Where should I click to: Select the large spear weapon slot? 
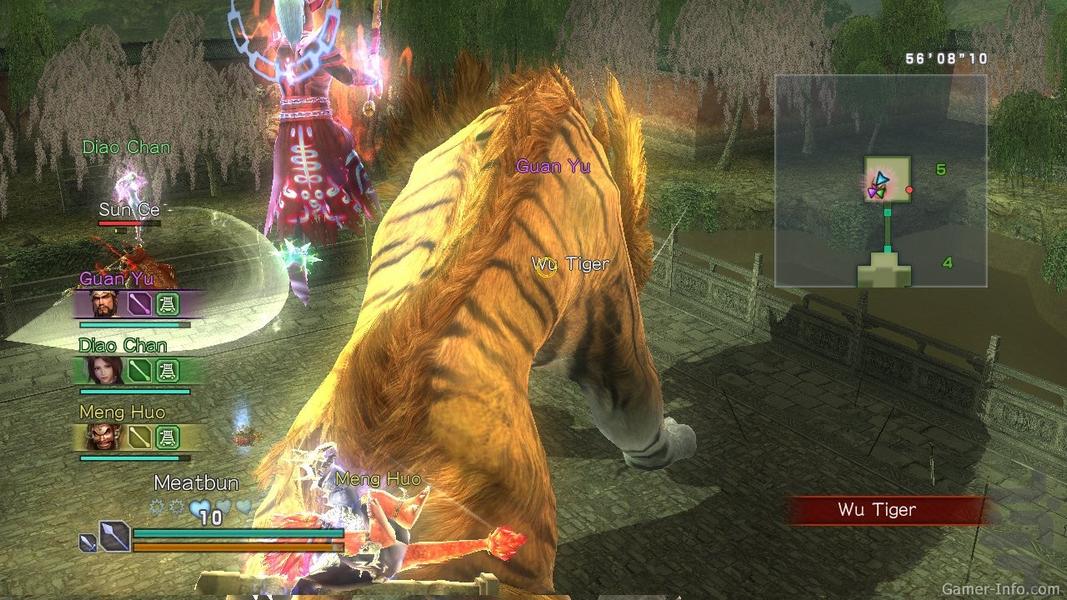point(114,537)
